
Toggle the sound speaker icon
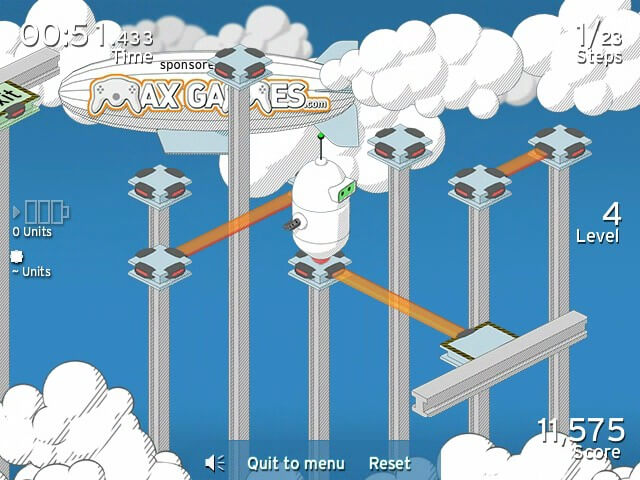(x=215, y=463)
